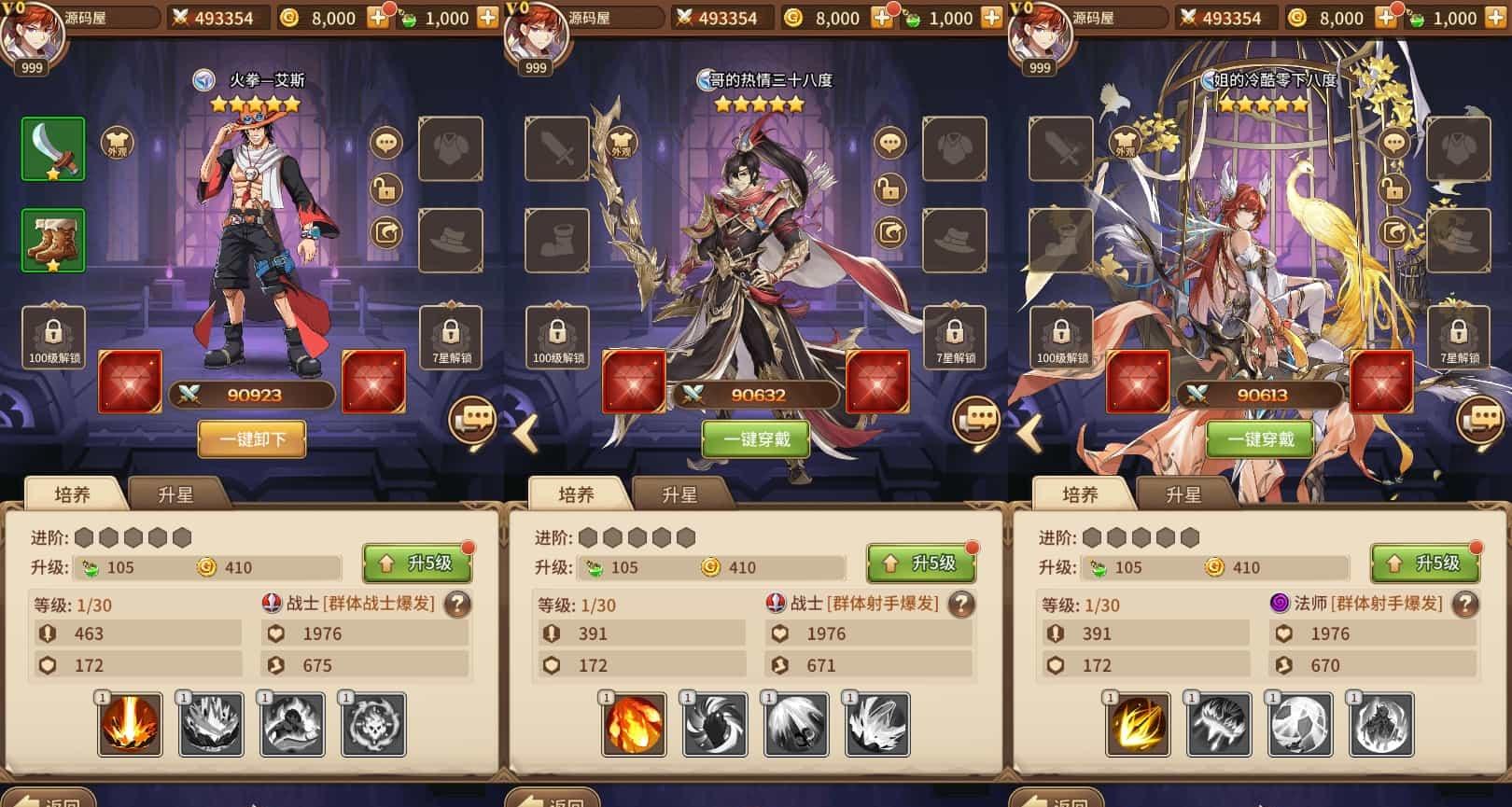Activate the golden slash skill icon
The image size is (1512, 807).
tap(1138, 724)
